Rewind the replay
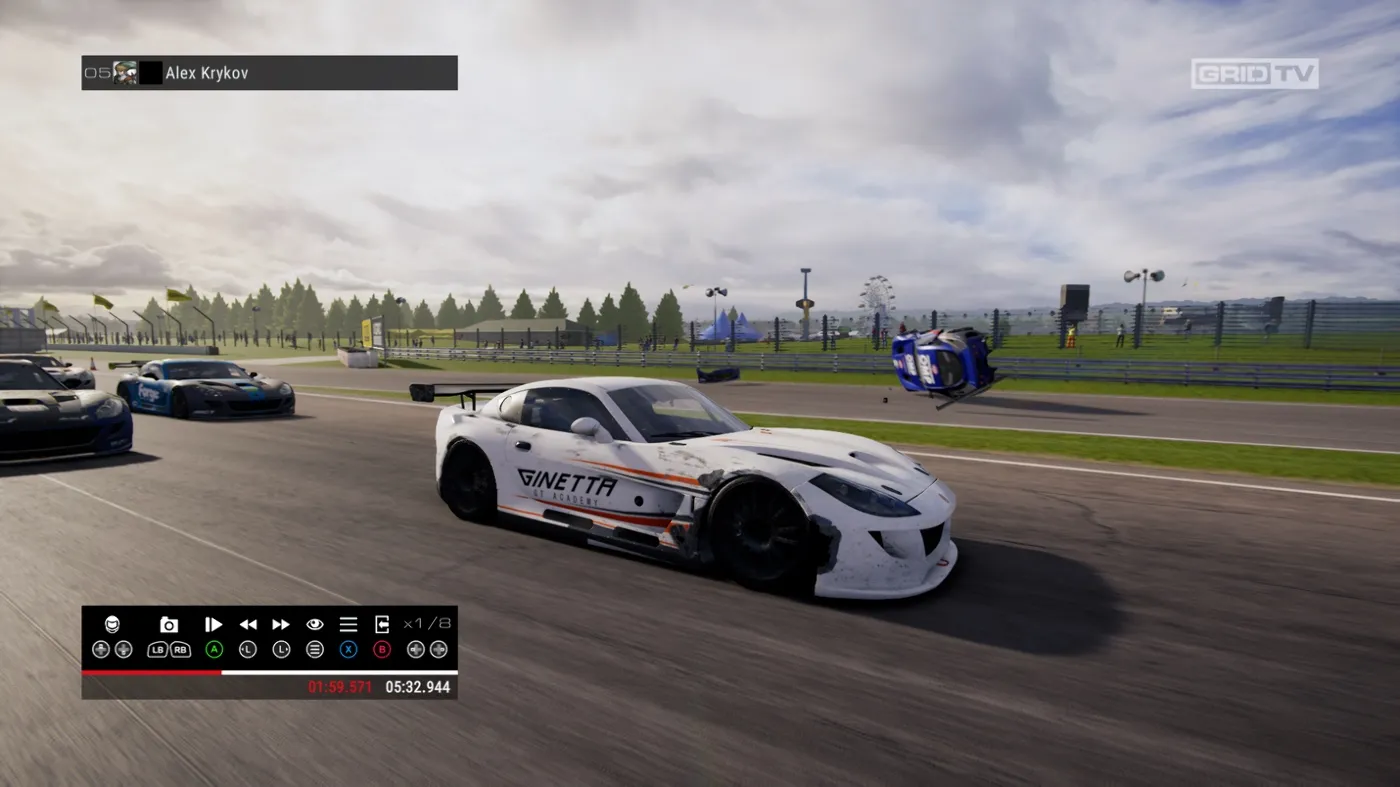The image size is (1400, 787). point(248,625)
